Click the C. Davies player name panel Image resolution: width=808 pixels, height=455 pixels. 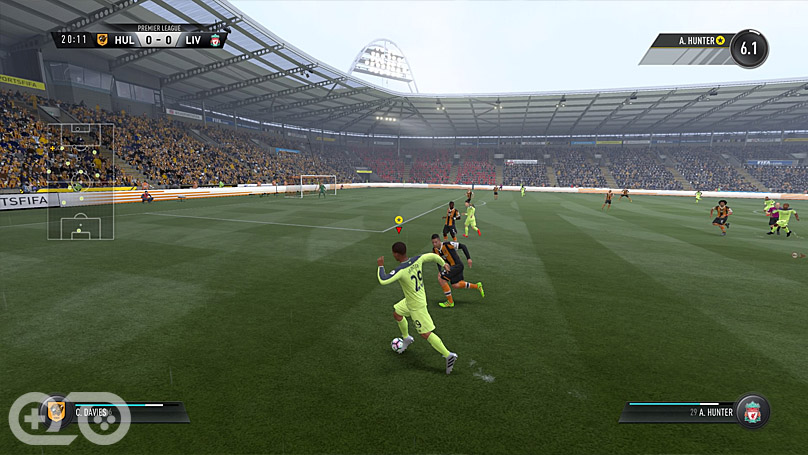point(120,411)
